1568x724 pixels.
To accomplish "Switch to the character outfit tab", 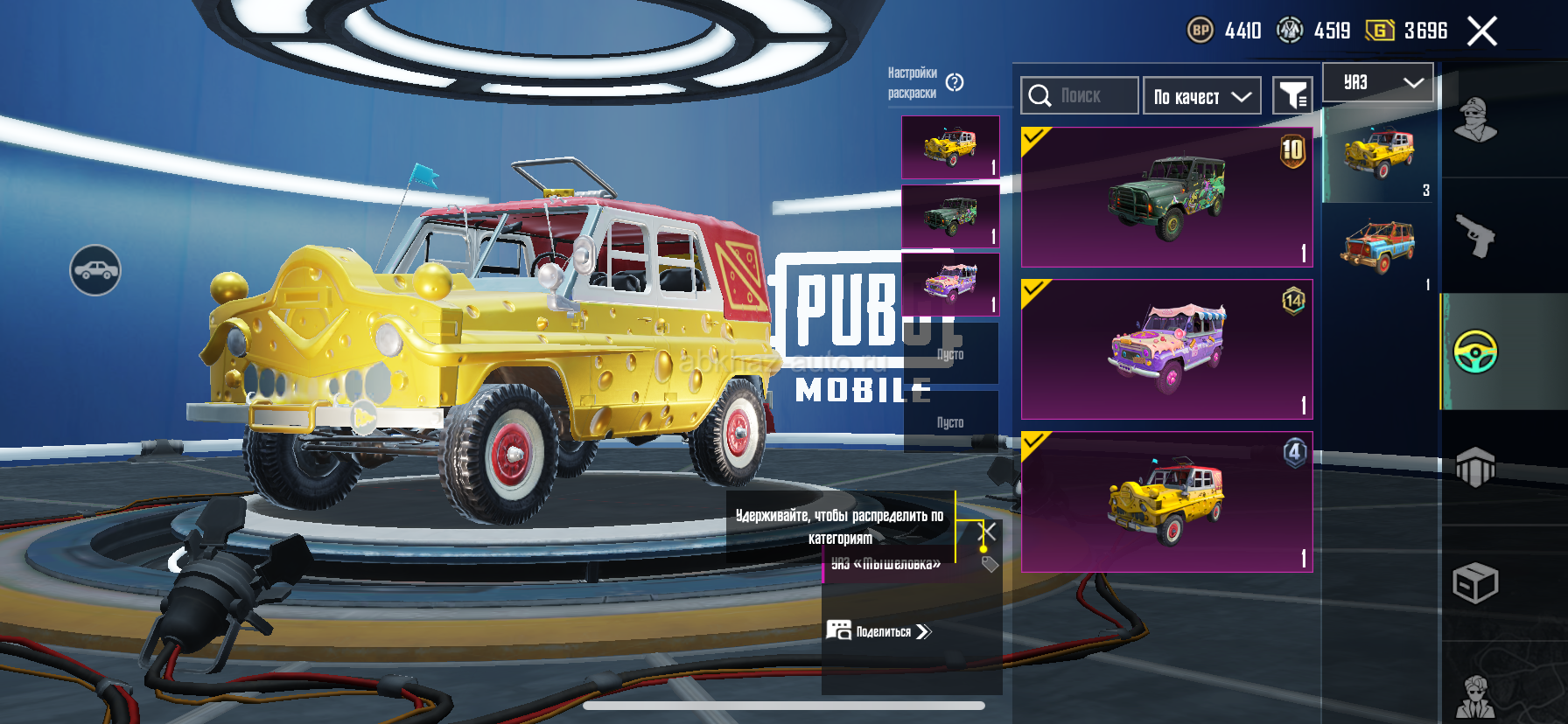I will pyautogui.click(x=1475, y=121).
